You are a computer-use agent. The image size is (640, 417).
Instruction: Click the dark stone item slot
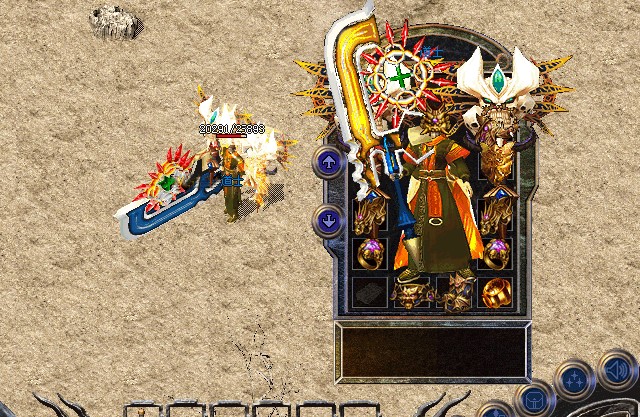tap(368, 293)
